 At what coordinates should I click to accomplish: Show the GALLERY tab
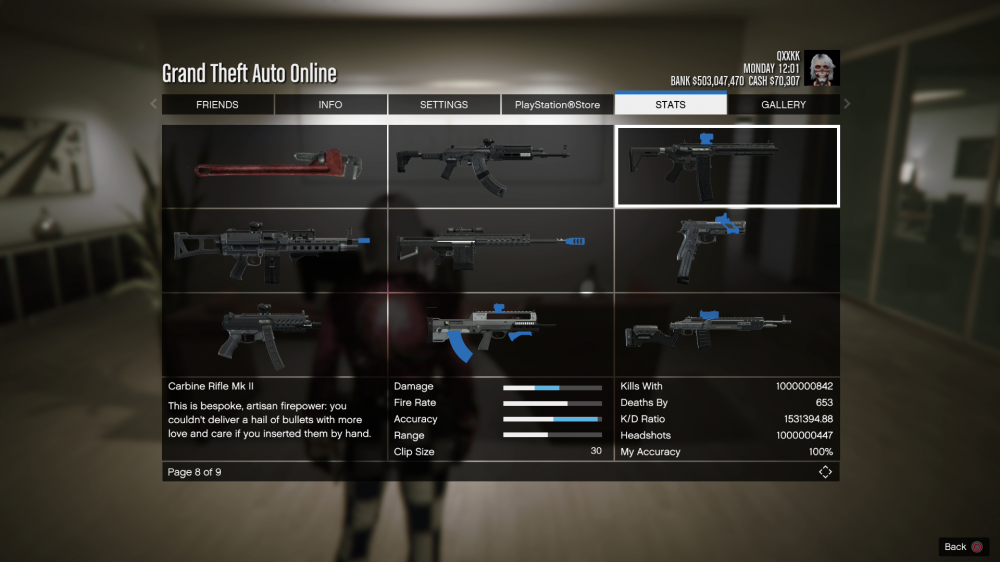(x=783, y=105)
